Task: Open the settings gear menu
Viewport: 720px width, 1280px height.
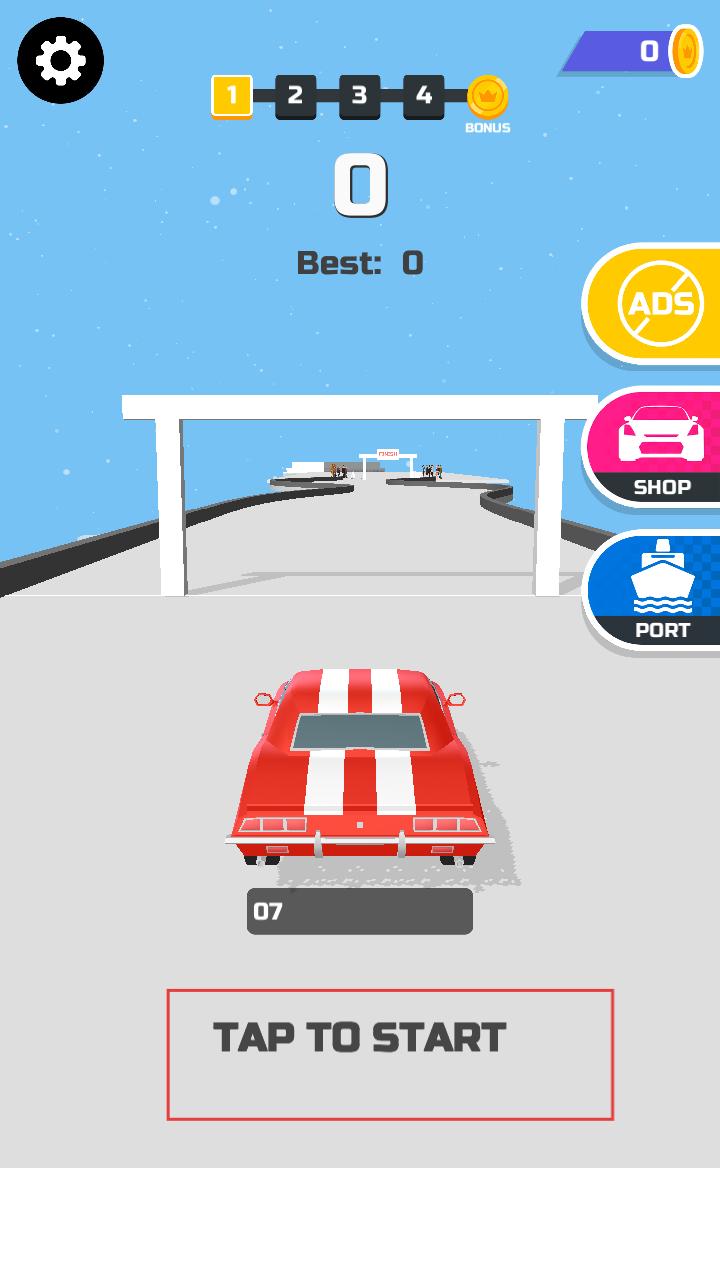Action: pyautogui.click(x=60, y=61)
